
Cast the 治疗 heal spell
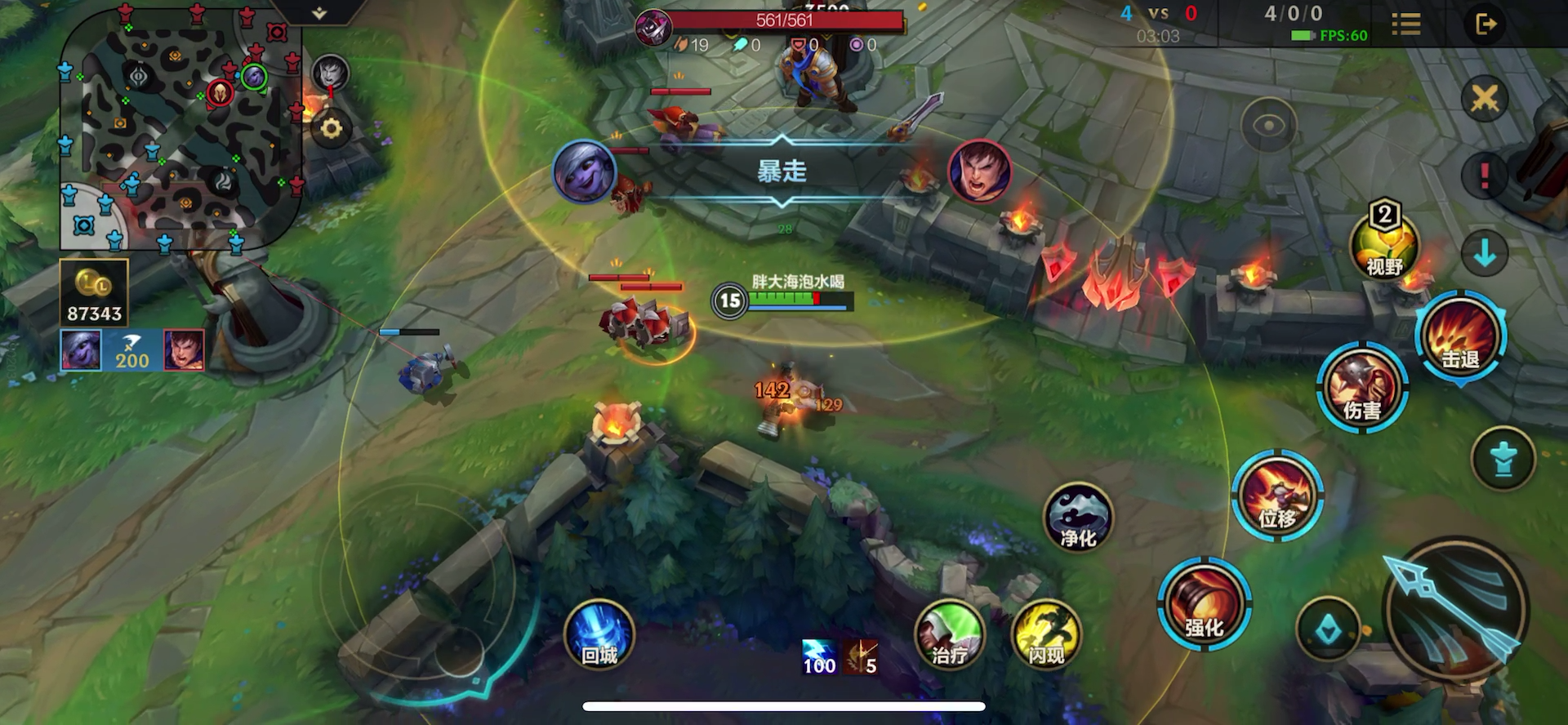[949, 634]
